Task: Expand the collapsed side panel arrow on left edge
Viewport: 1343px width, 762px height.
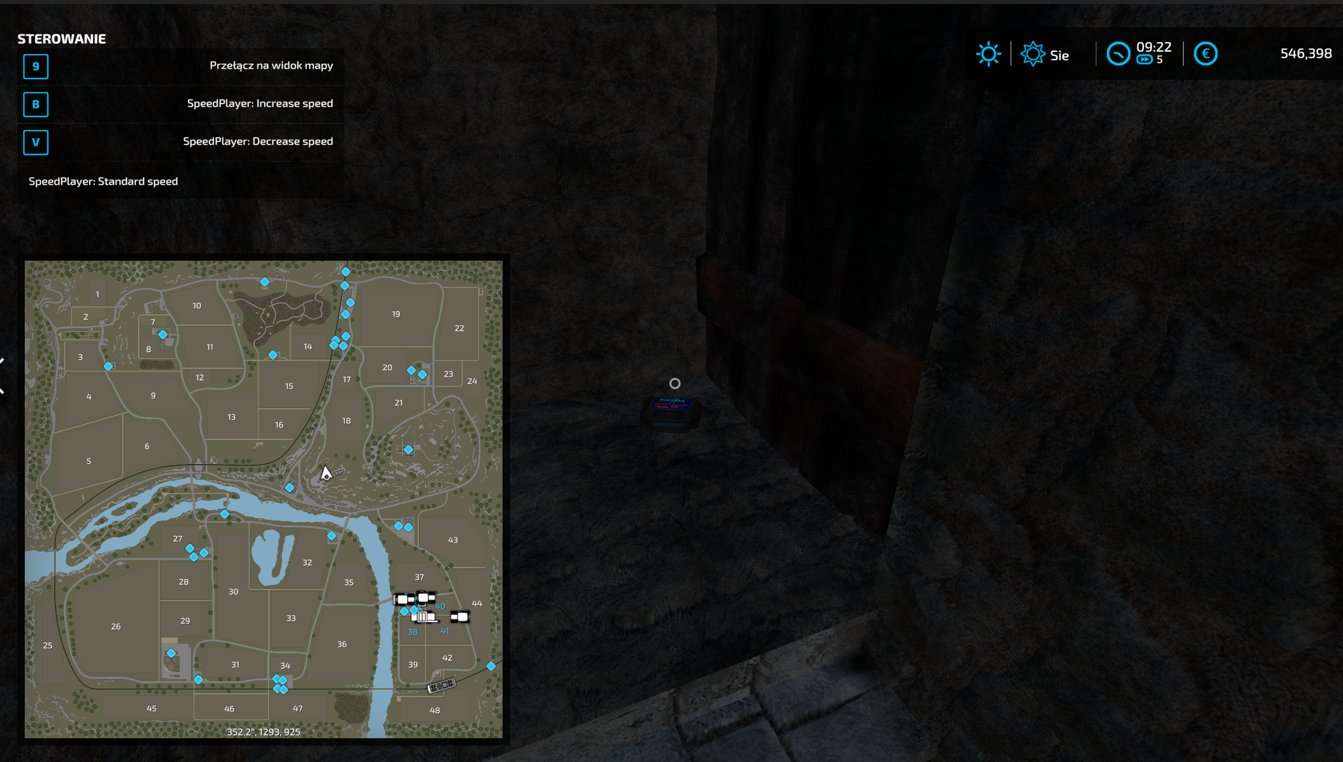Action: pos(3,362)
